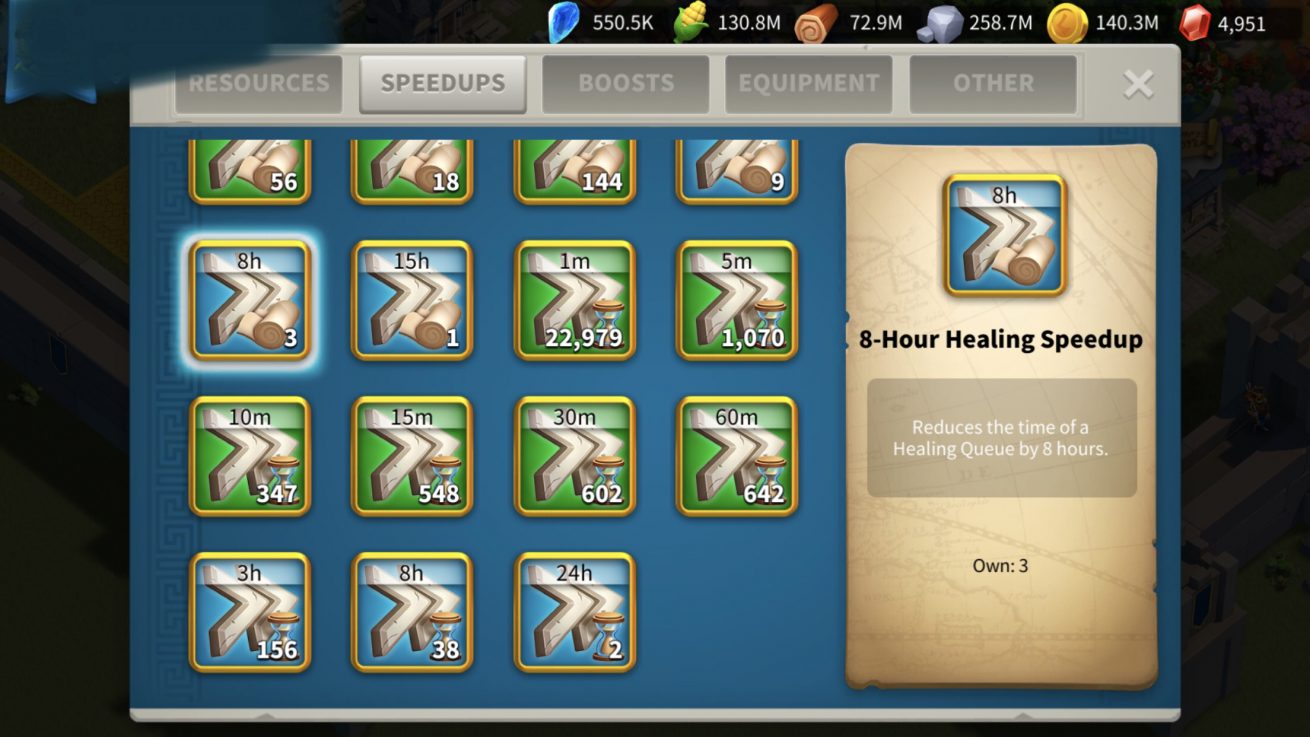1310x737 pixels.
Task: Pick the 3h speedup with 156 owned
Action: click(x=250, y=612)
